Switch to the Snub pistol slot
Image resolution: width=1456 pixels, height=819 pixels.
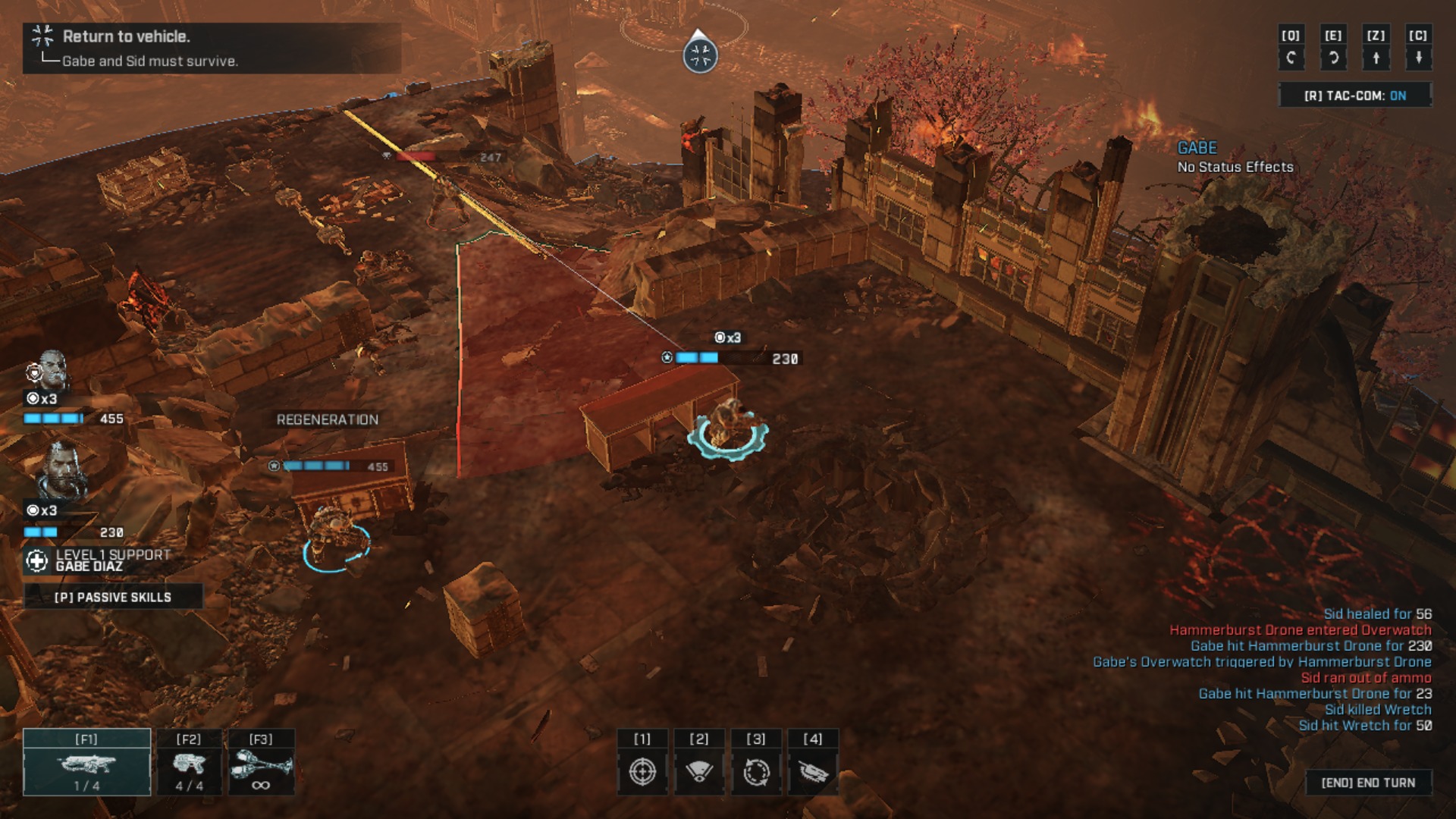(x=189, y=763)
